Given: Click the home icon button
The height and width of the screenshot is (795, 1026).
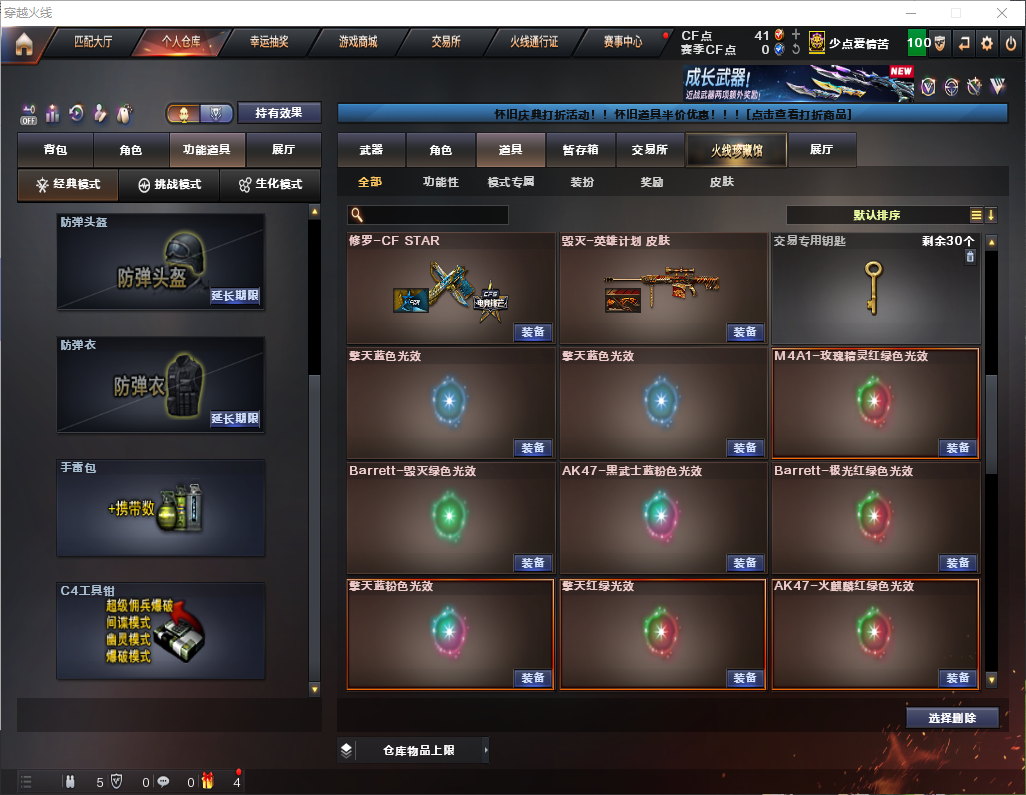Looking at the screenshot, I should [x=24, y=43].
